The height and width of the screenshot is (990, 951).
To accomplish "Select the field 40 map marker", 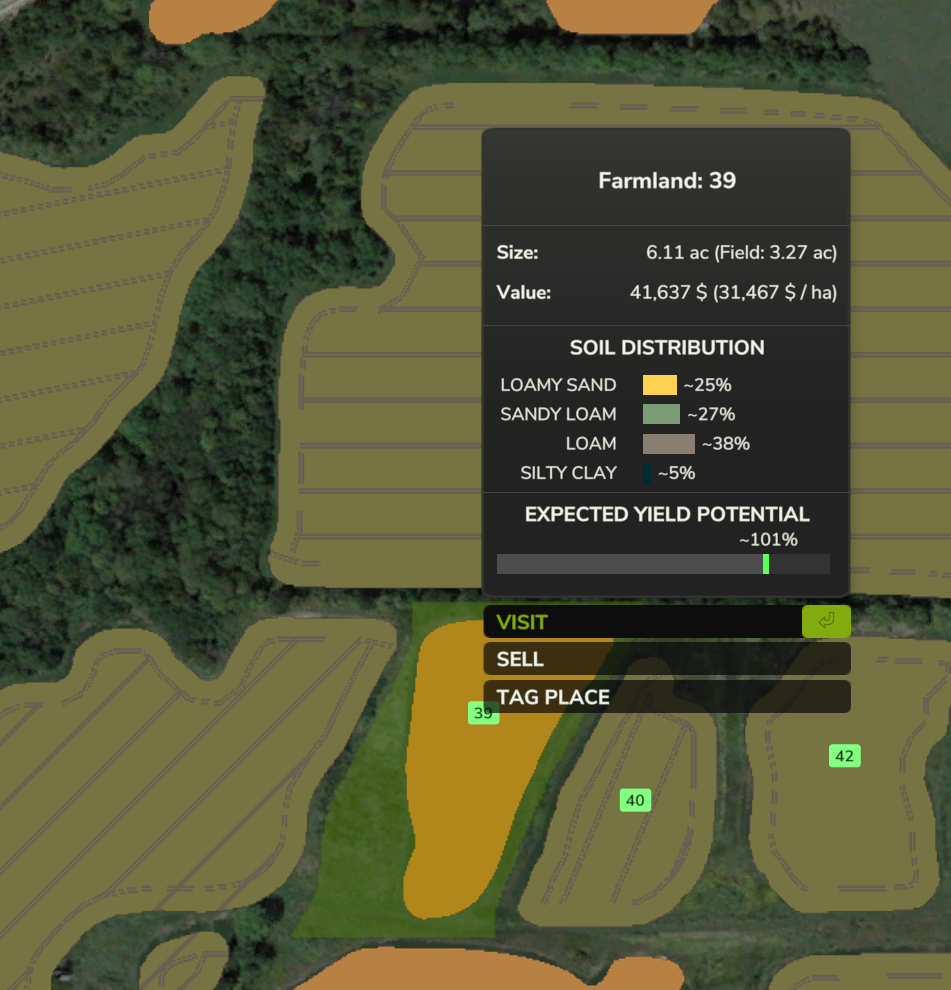I will tap(635, 800).
